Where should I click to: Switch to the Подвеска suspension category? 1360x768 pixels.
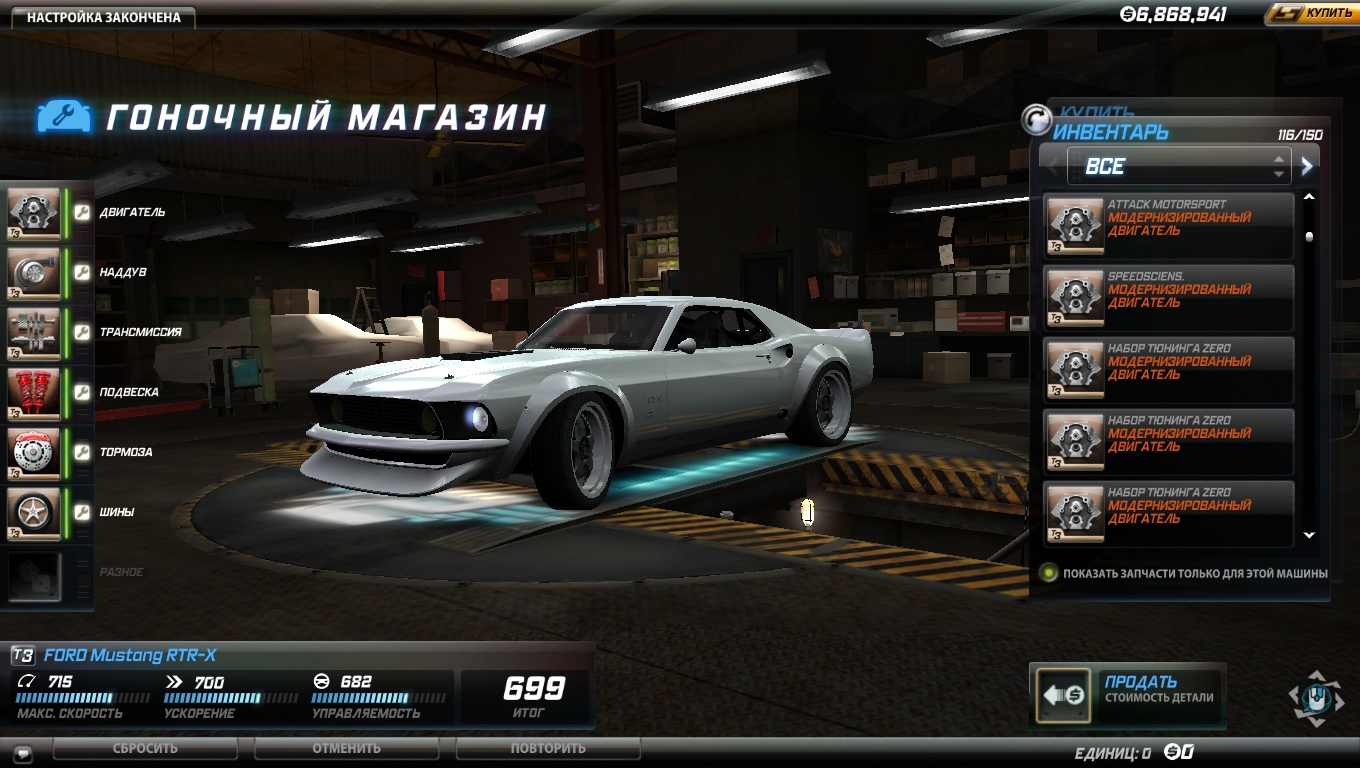[36, 392]
